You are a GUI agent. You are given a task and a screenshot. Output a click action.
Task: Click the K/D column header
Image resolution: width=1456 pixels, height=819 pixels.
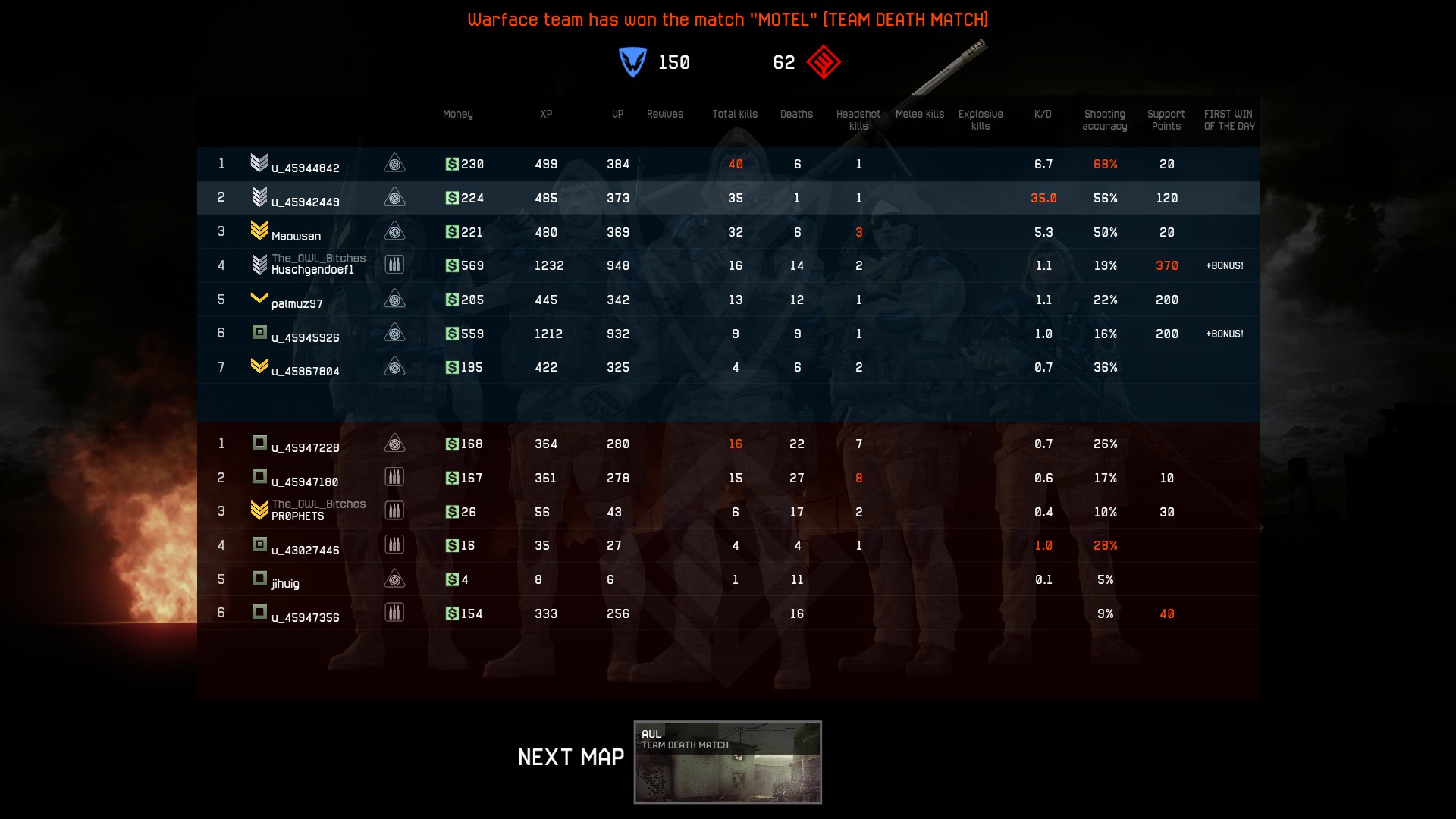(x=1043, y=114)
